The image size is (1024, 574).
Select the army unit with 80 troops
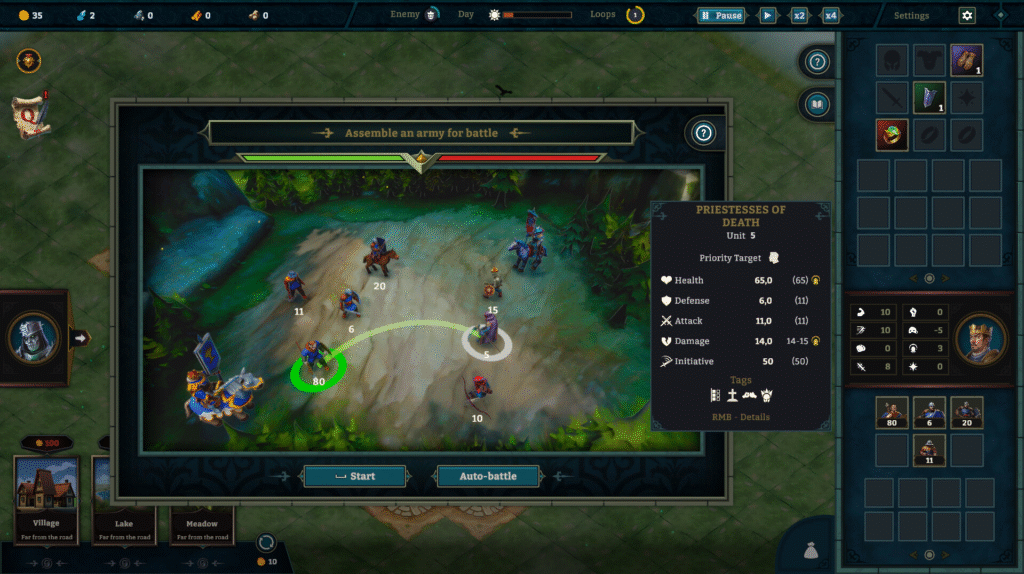tap(892, 412)
